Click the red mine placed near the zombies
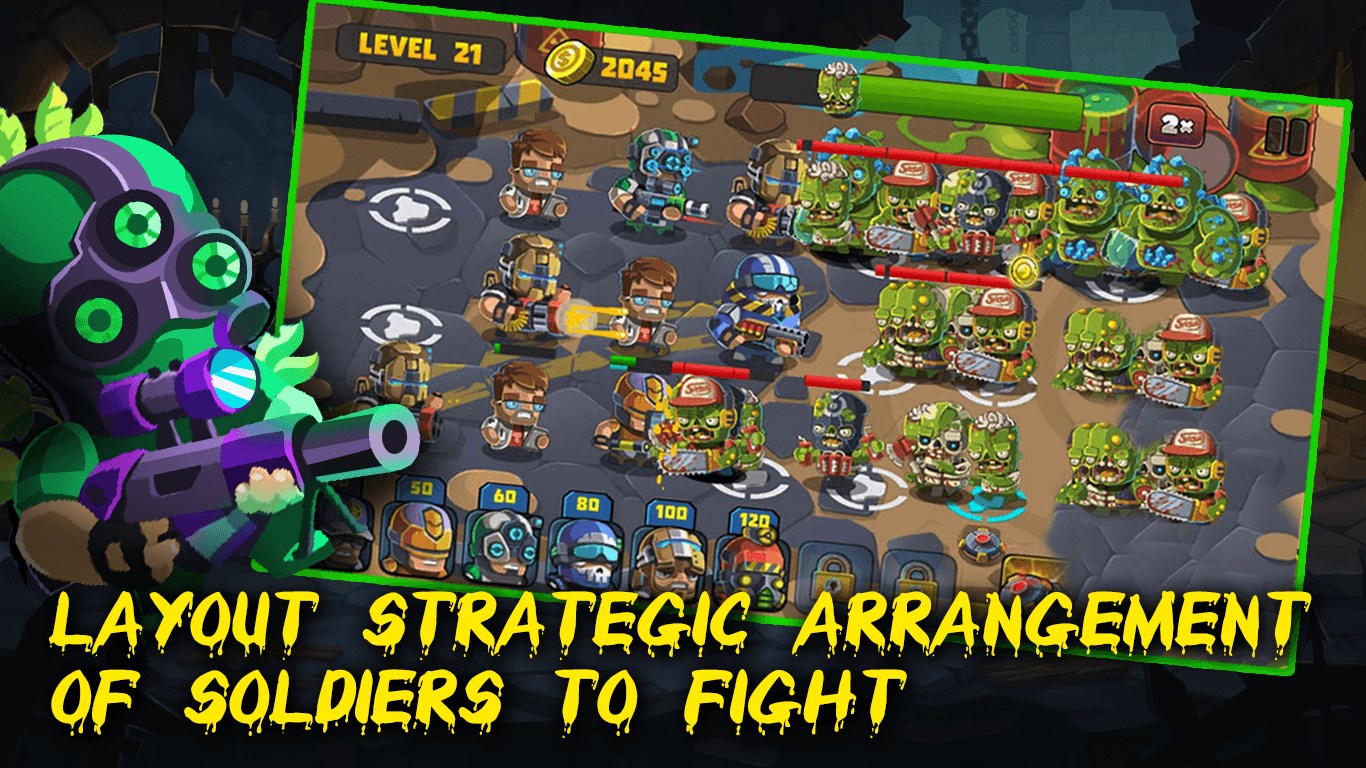 (x=982, y=542)
